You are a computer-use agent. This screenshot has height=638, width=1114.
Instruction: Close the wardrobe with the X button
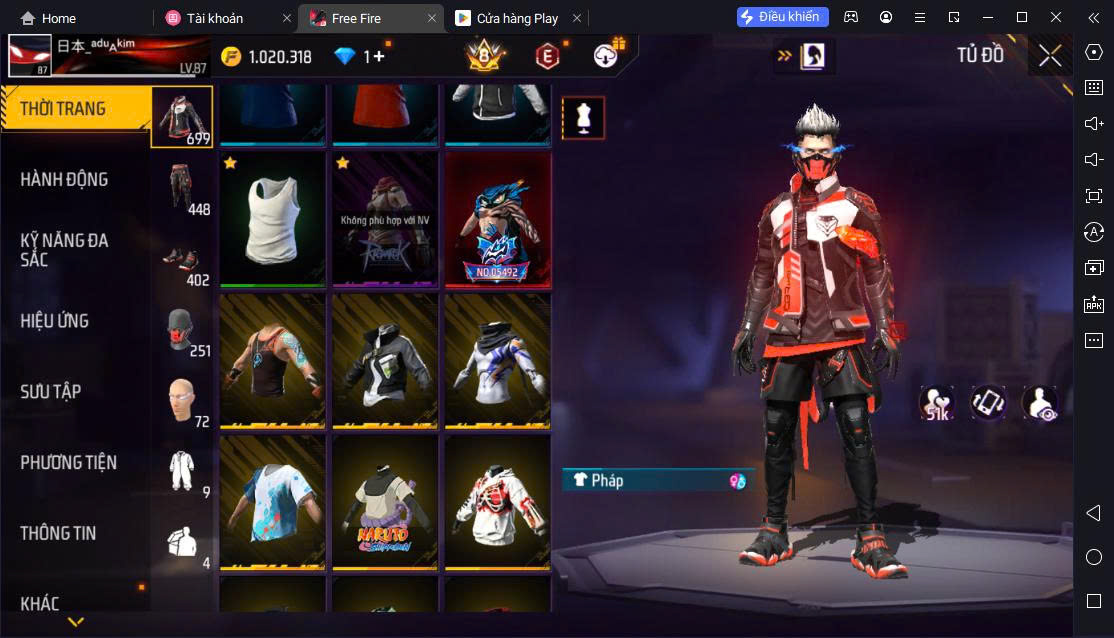point(1050,56)
